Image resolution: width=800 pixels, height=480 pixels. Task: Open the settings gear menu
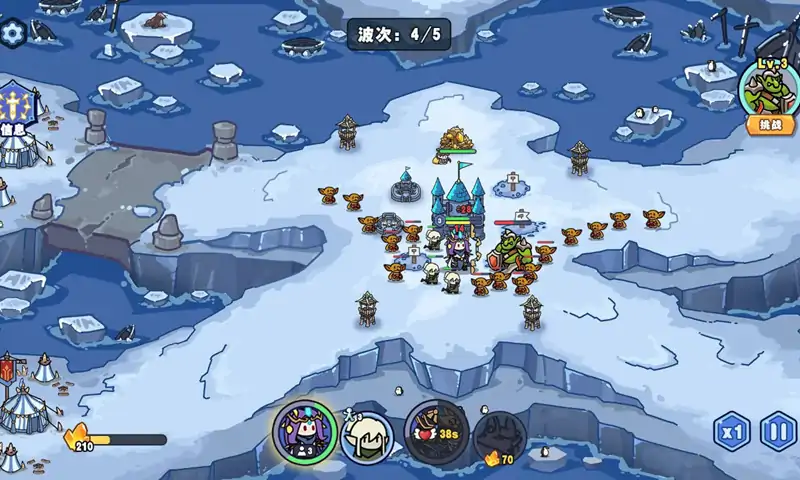coord(13,33)
